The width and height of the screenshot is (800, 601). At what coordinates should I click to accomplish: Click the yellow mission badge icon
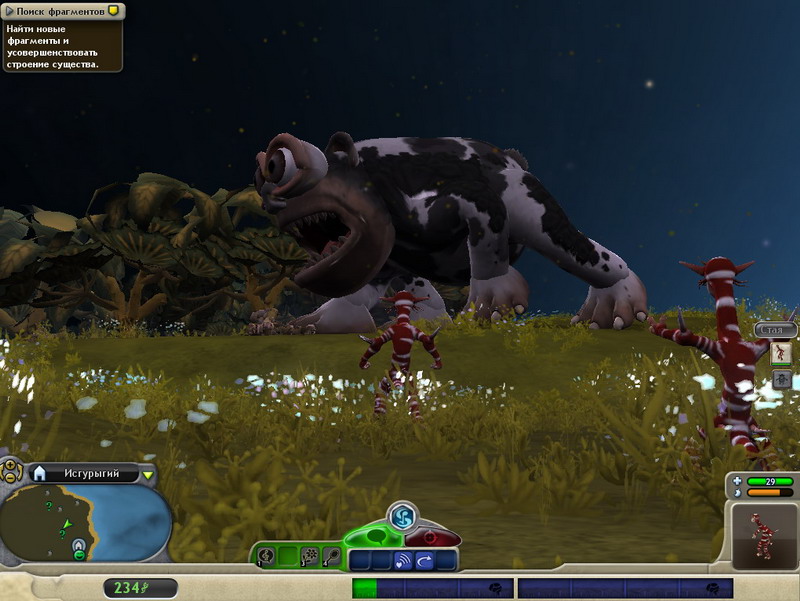point(113,11)
